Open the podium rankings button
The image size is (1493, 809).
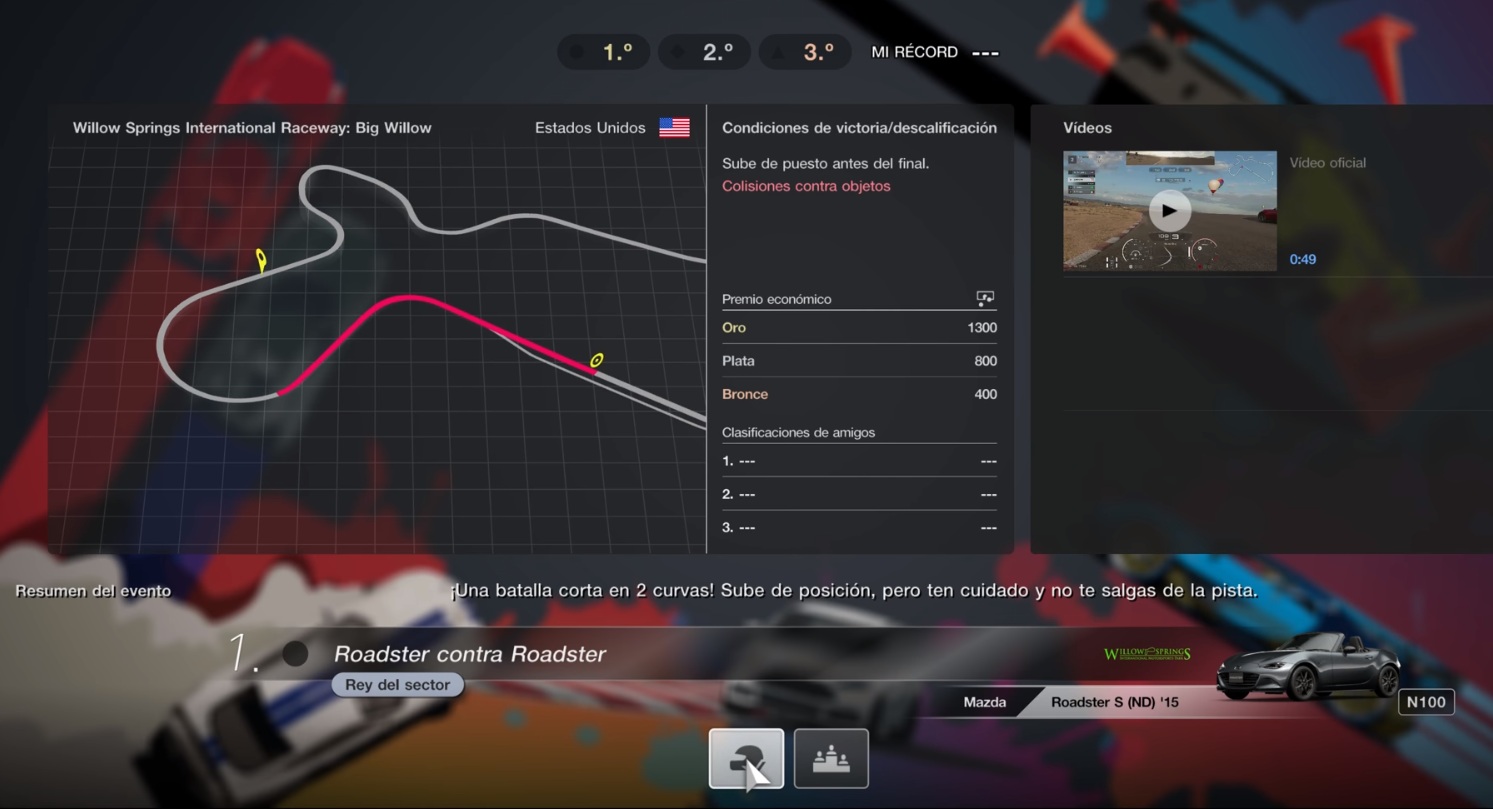[830, 758]
